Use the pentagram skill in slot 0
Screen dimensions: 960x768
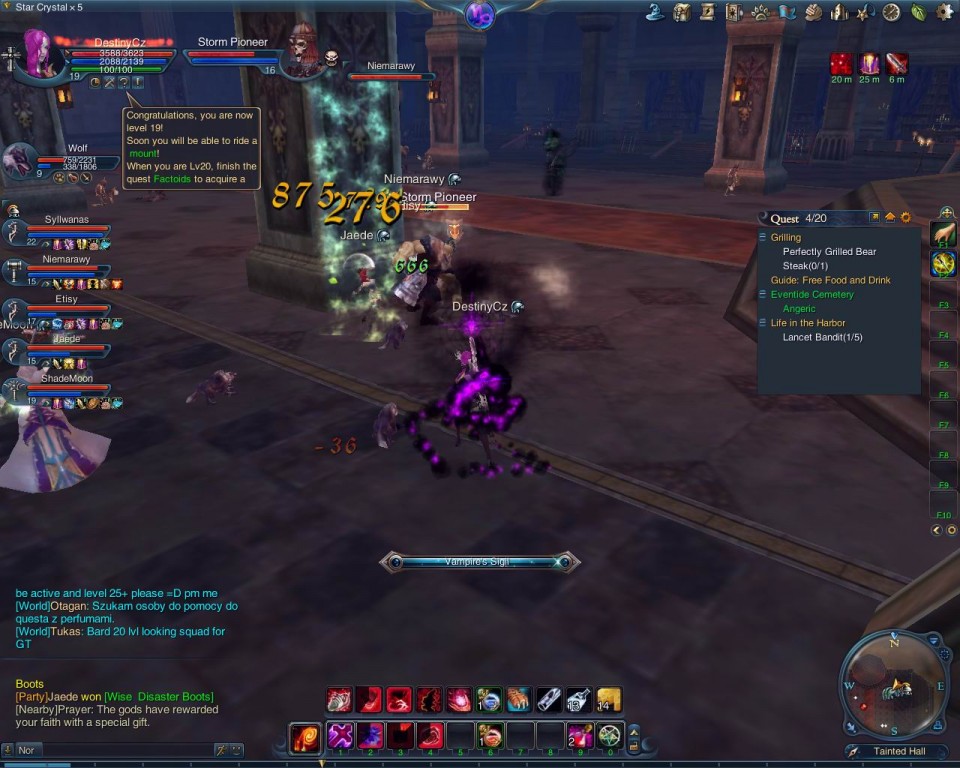[609, 735]
